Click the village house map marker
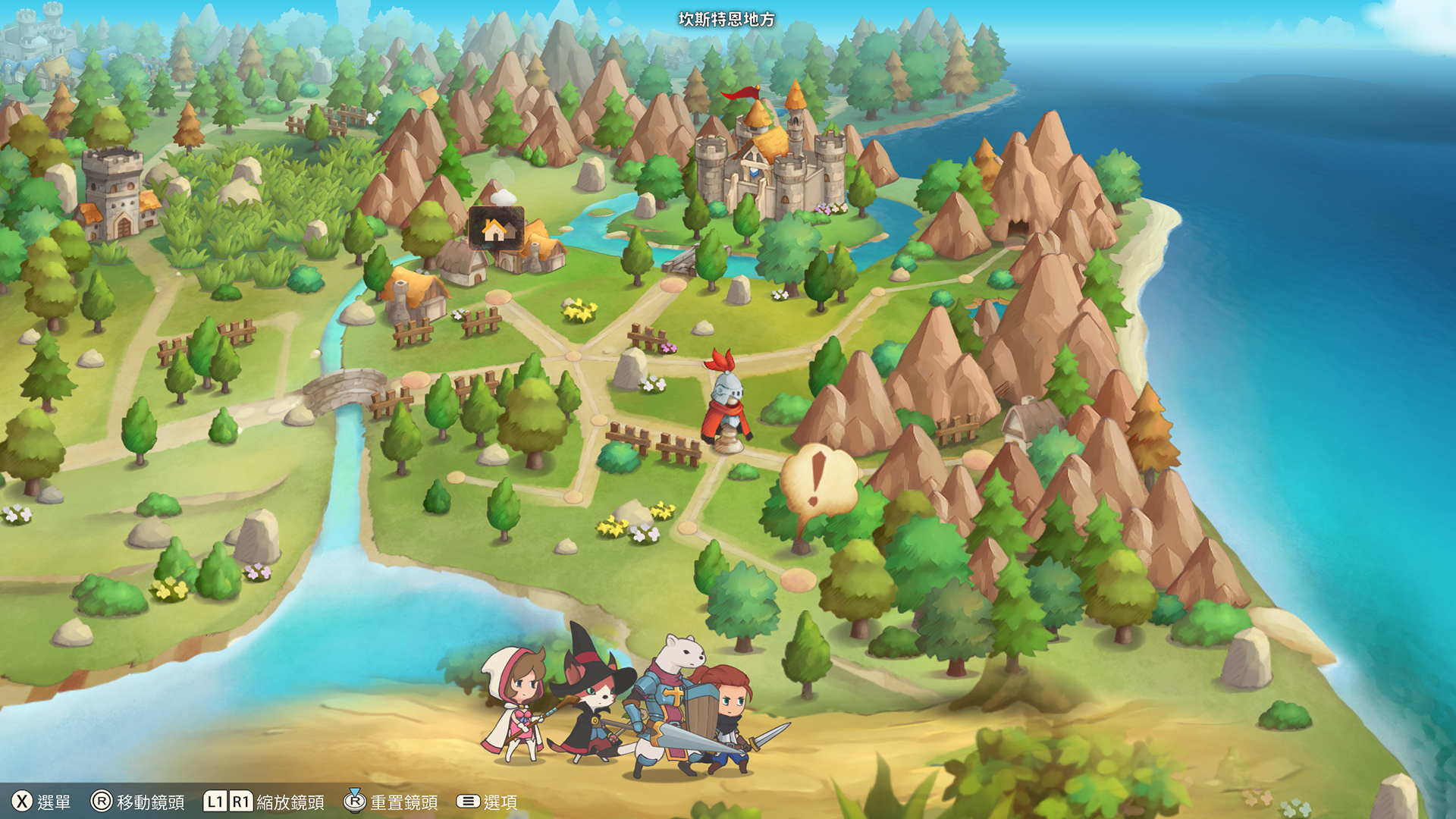Image resolution: width=1456 pixels, height=819 pixels. [494, 226]
